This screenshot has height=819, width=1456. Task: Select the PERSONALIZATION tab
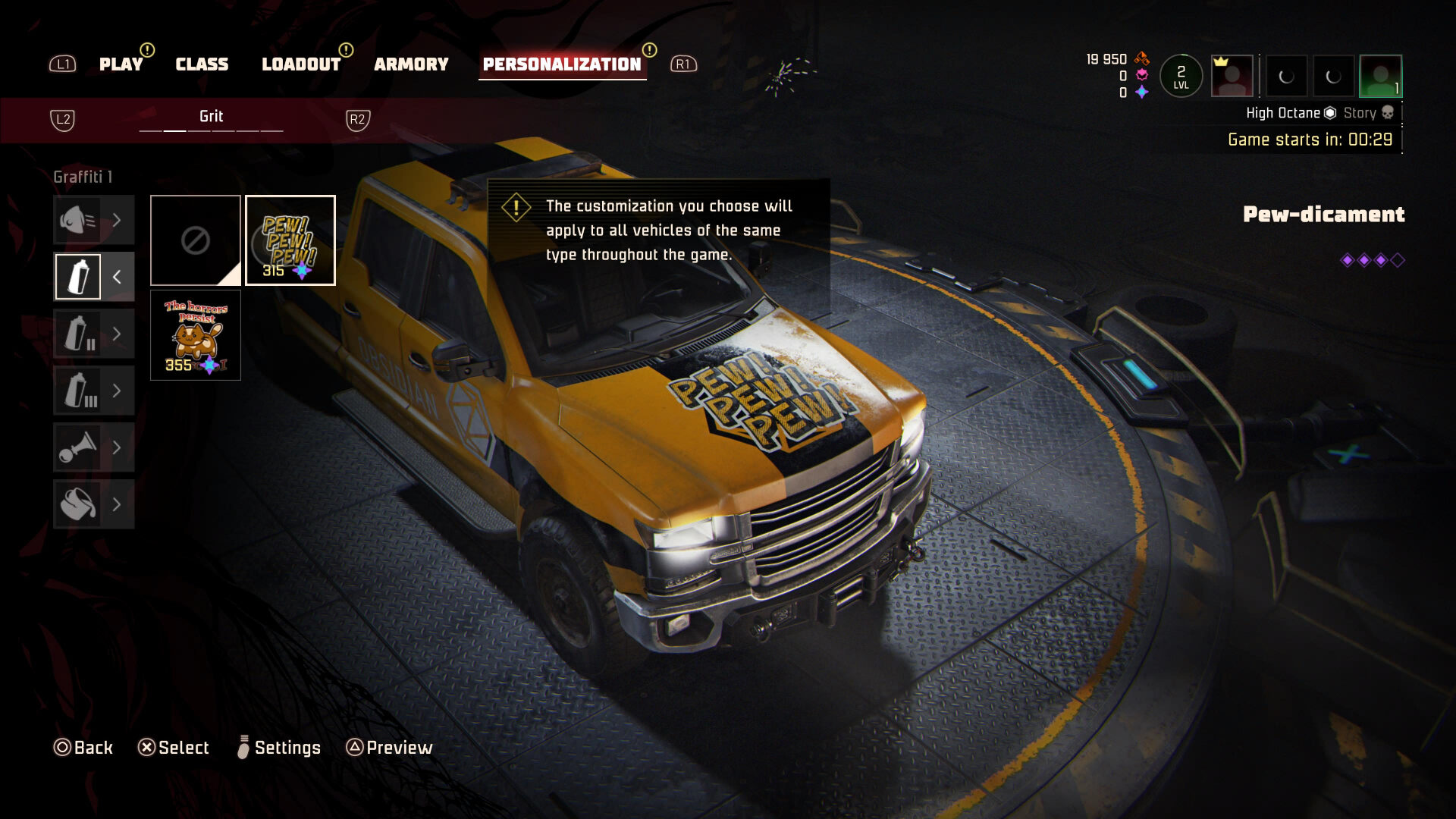pos(562,64)
